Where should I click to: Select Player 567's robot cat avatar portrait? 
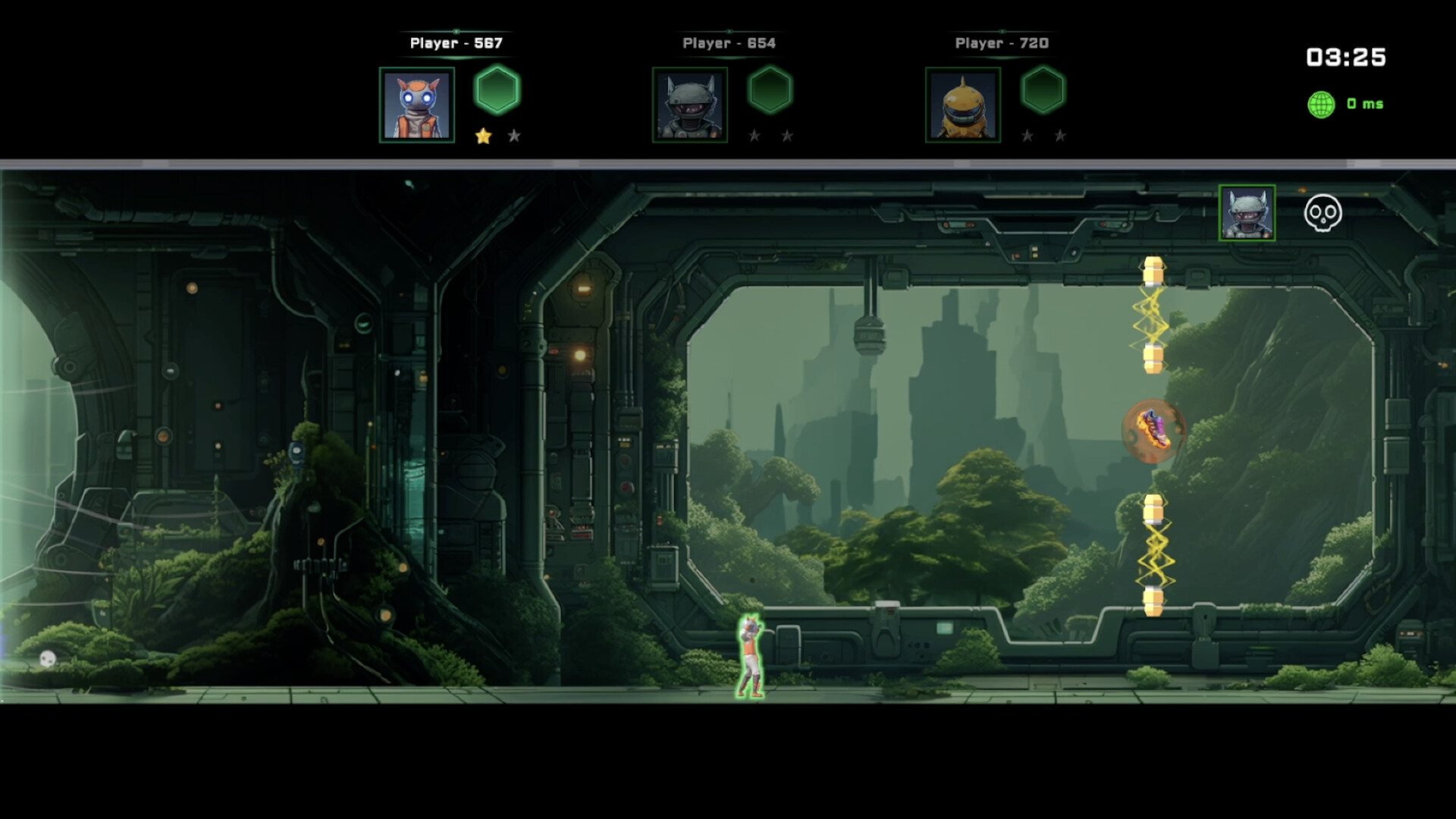(418, 104)
